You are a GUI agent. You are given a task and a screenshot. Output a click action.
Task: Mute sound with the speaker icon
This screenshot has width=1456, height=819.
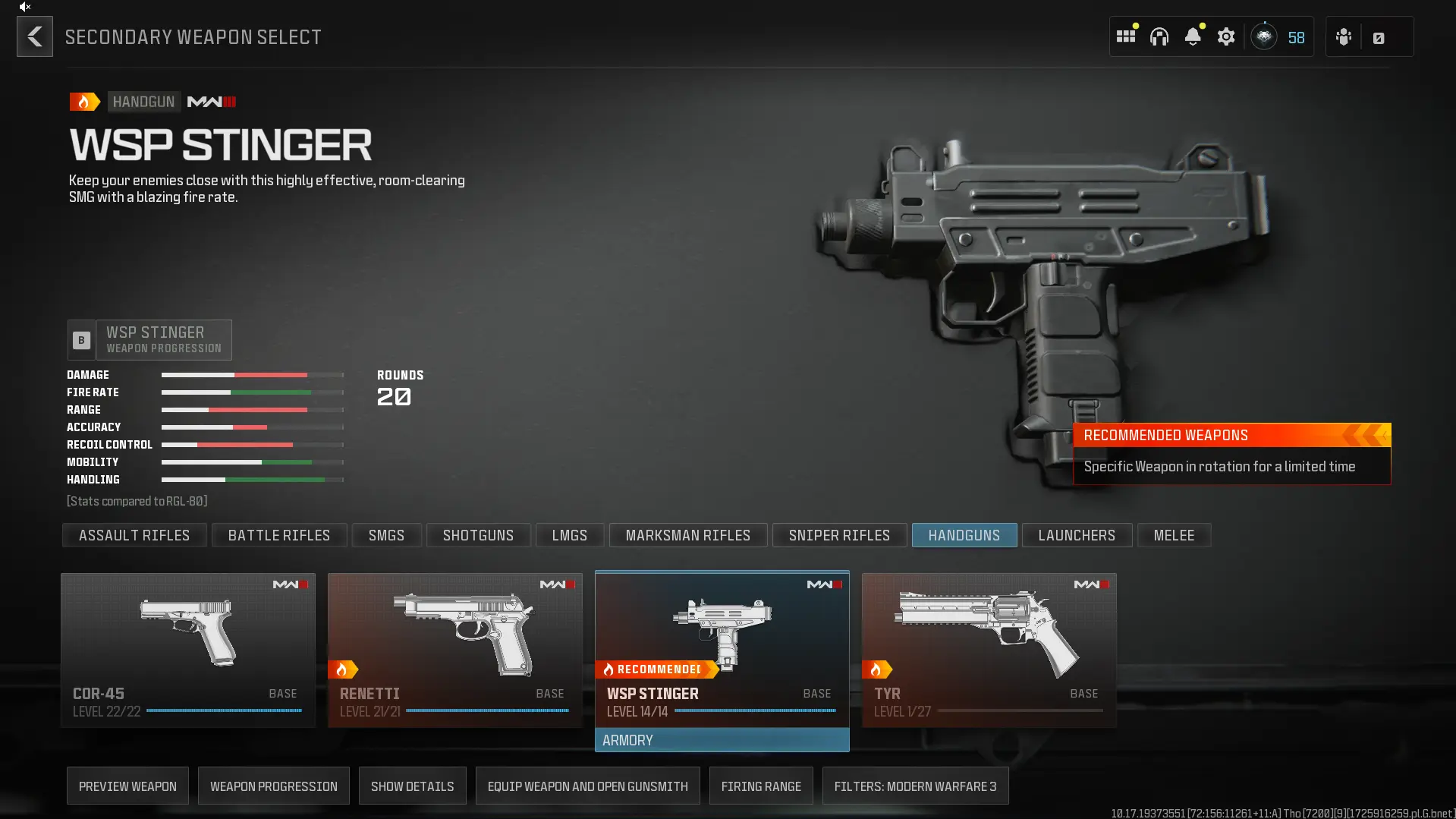click(25, 7)
